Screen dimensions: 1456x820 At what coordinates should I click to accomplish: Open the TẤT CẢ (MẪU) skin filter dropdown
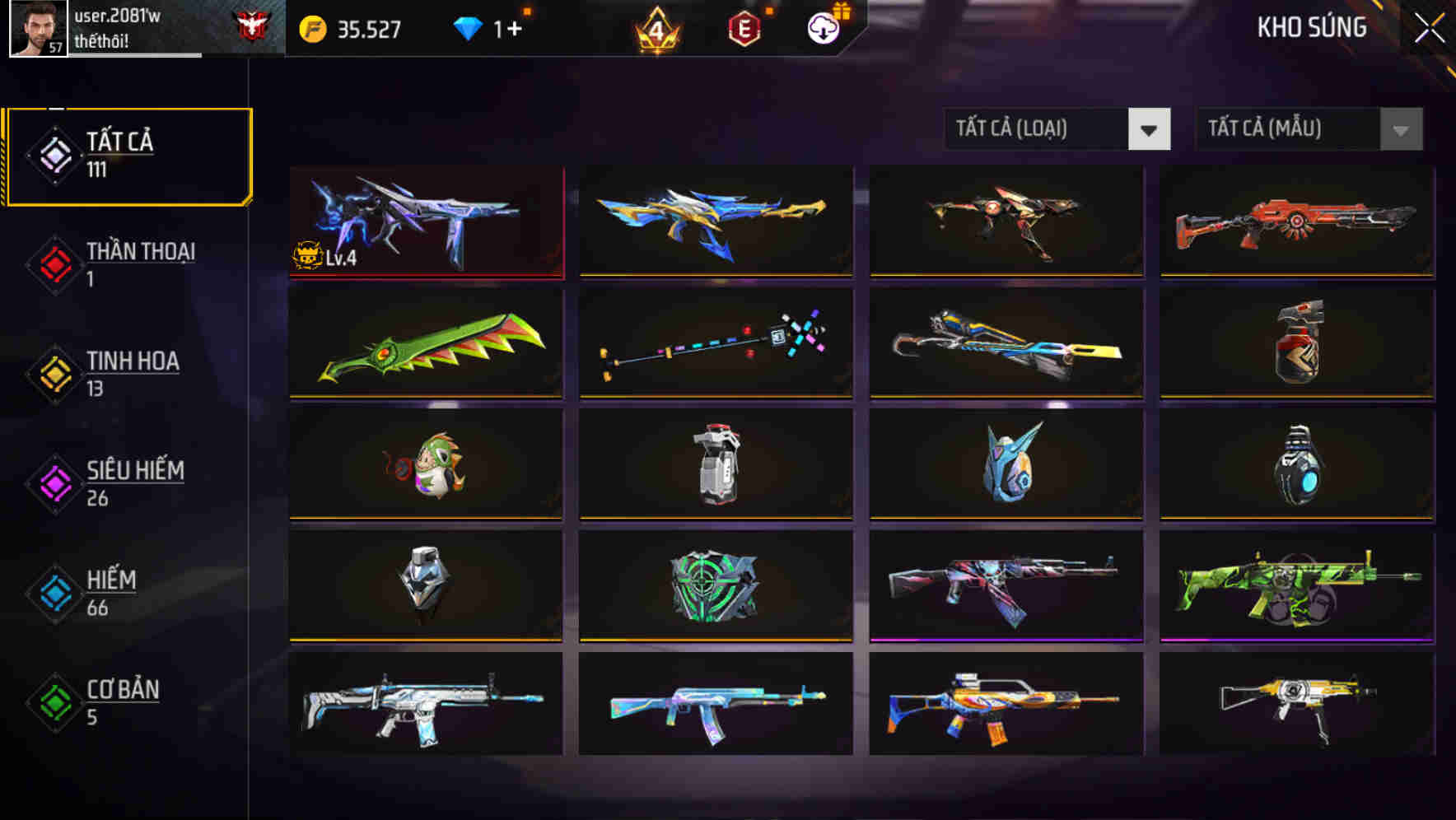coord(1308,130)
